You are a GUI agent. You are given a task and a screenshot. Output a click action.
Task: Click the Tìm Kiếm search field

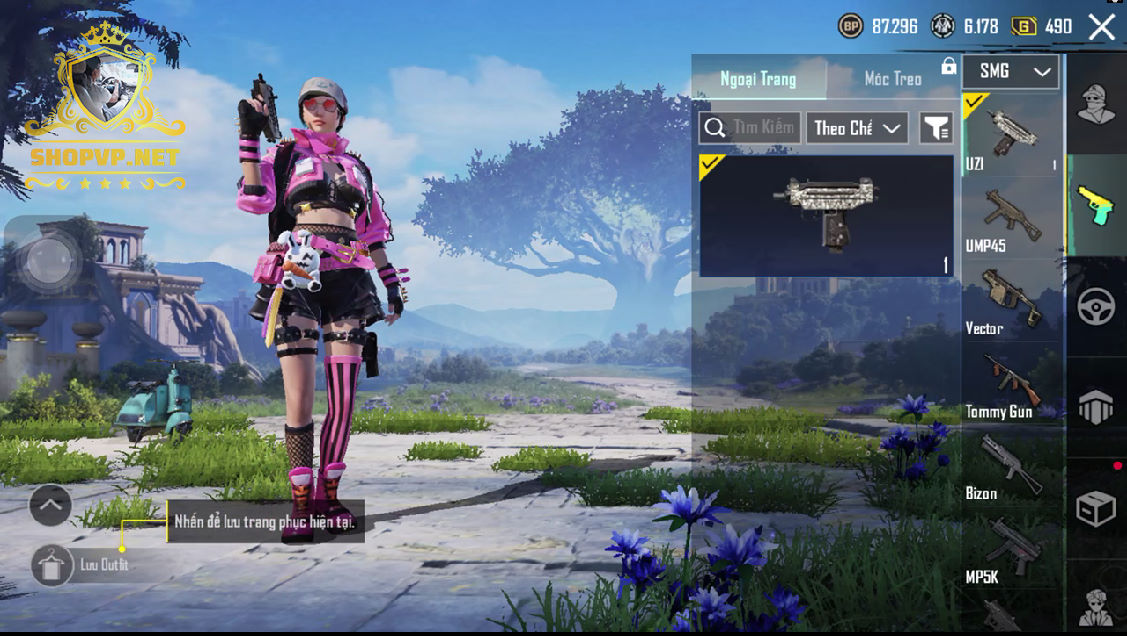[750, 127]
